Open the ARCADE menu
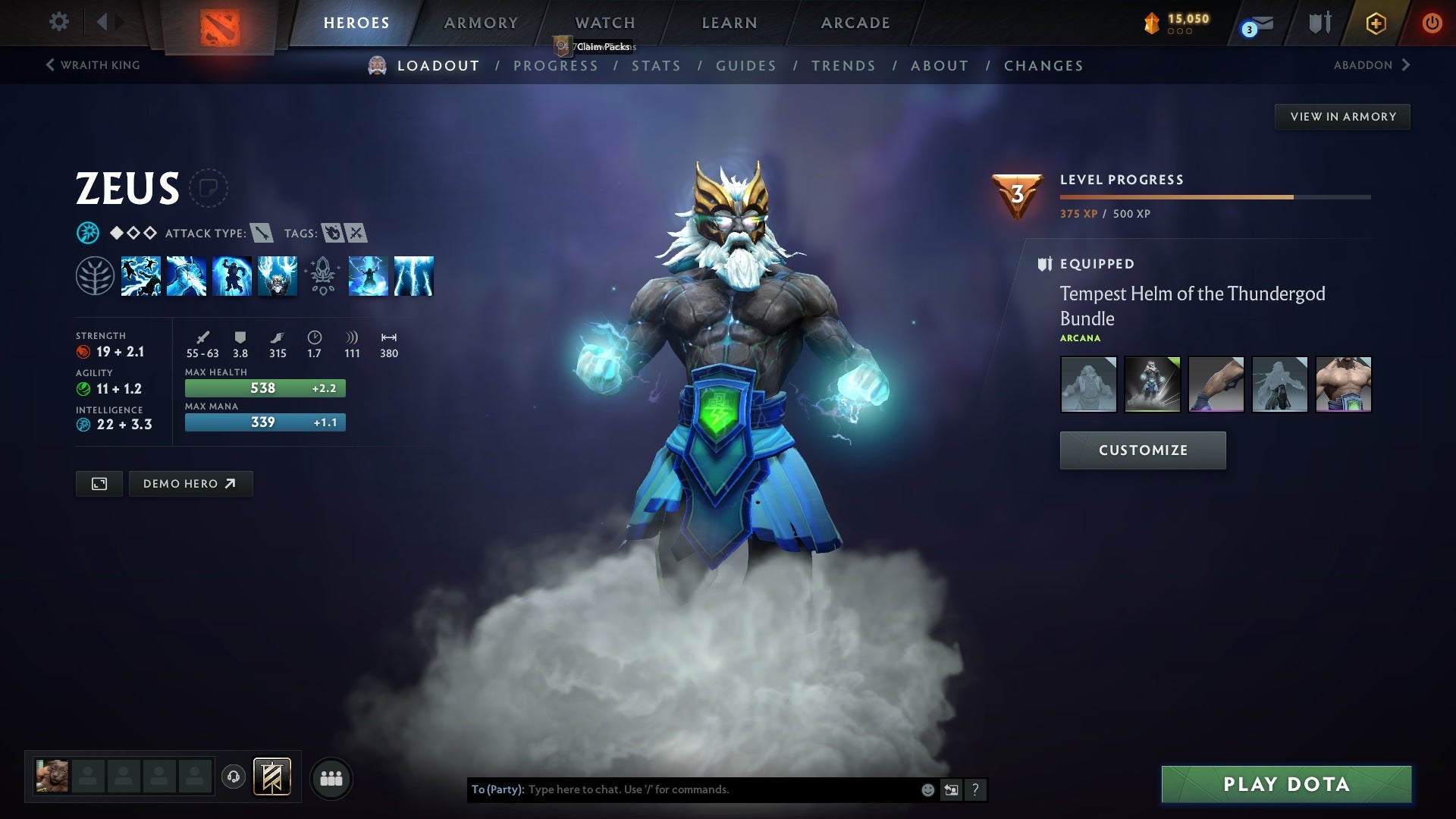This screenshot has height=819, width=1456. (855, 23)
